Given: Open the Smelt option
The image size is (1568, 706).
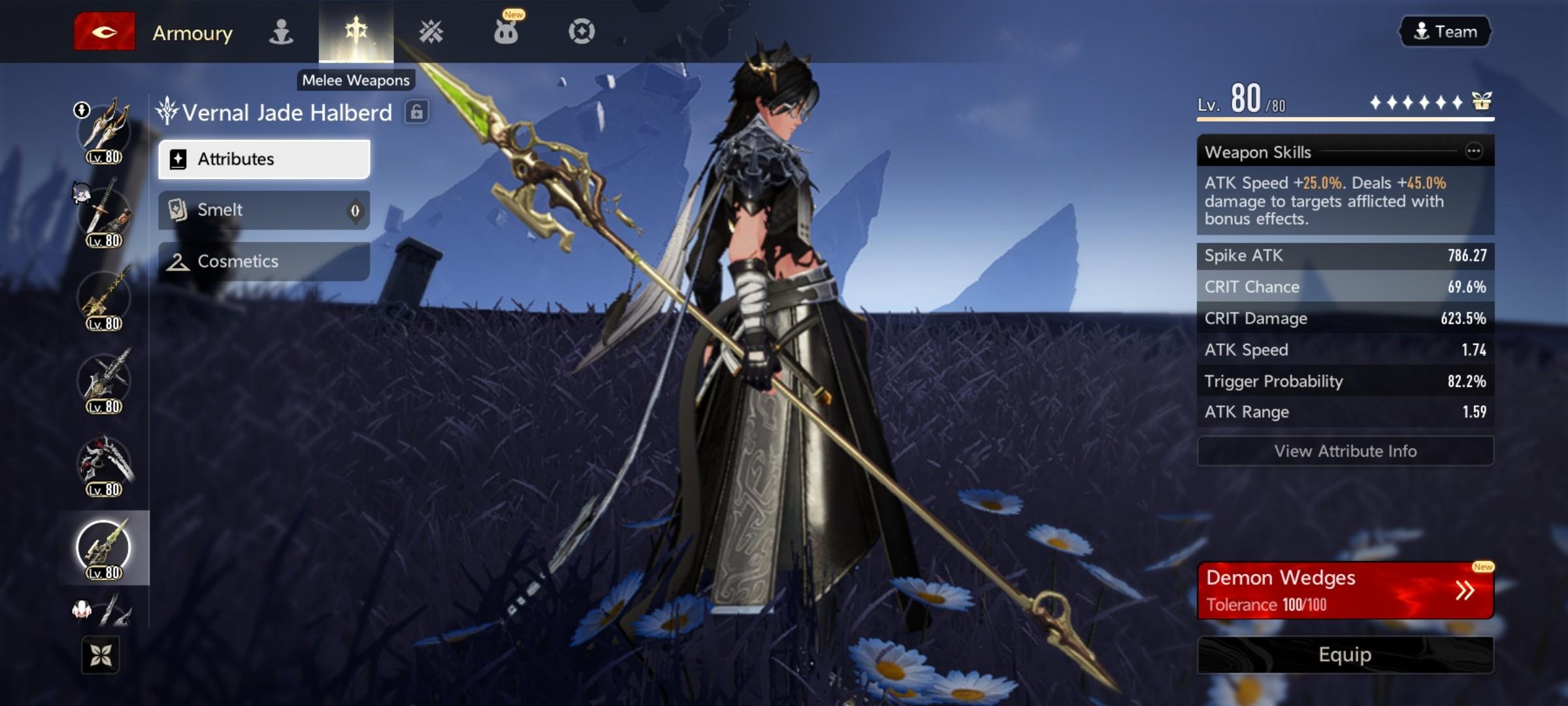Looking at the screenshot, I should 264,210.
